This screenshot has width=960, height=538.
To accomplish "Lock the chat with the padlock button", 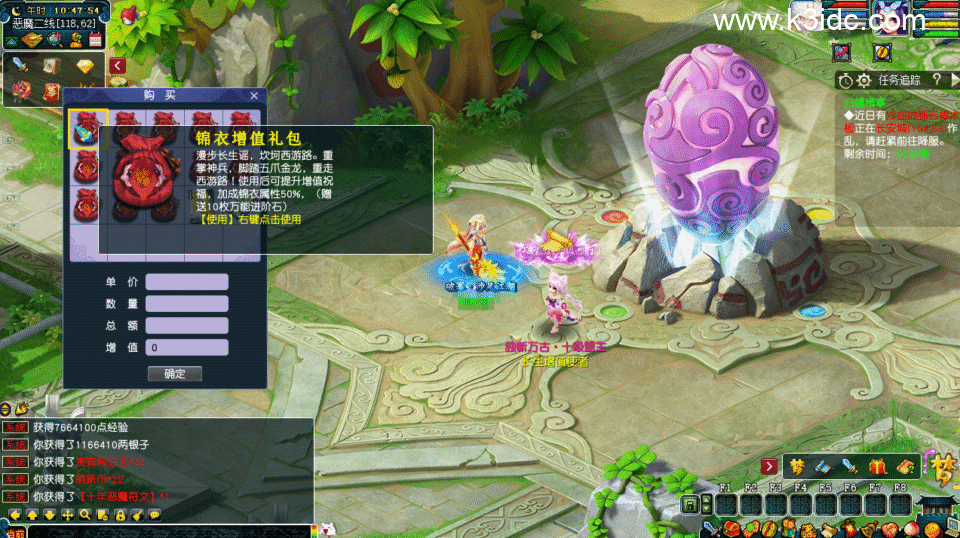I will tap(119, 515).
